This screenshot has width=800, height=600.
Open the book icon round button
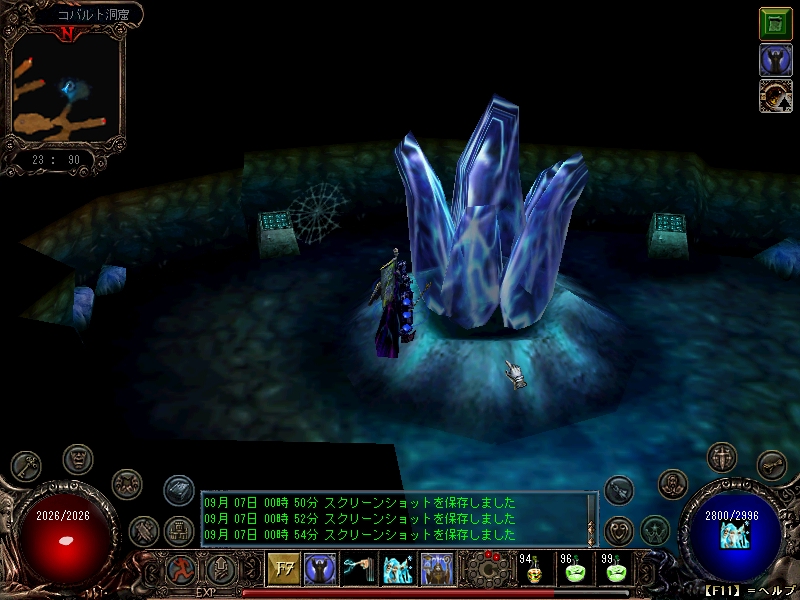178,490
